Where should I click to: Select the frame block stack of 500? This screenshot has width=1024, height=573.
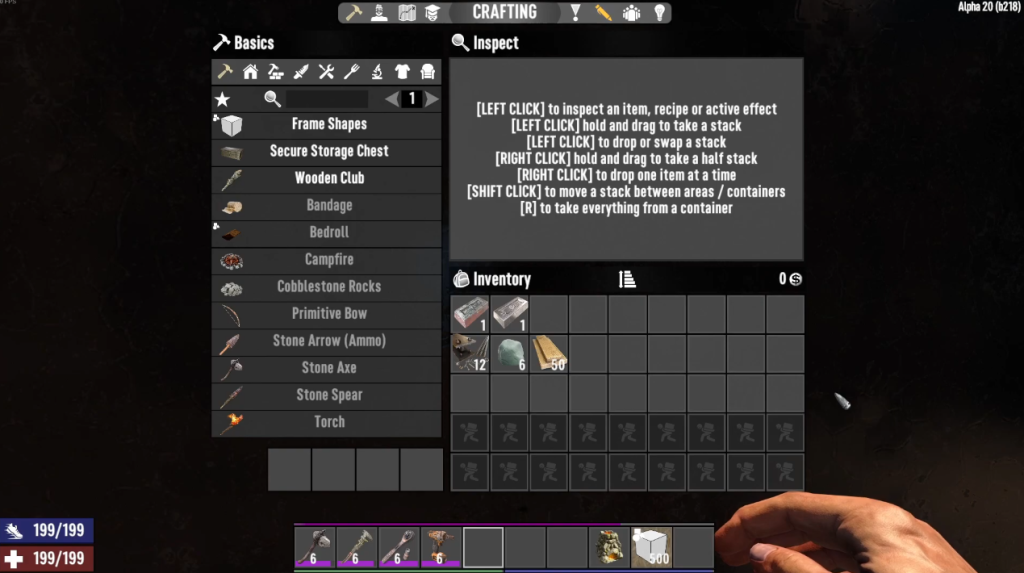point(651,547)
